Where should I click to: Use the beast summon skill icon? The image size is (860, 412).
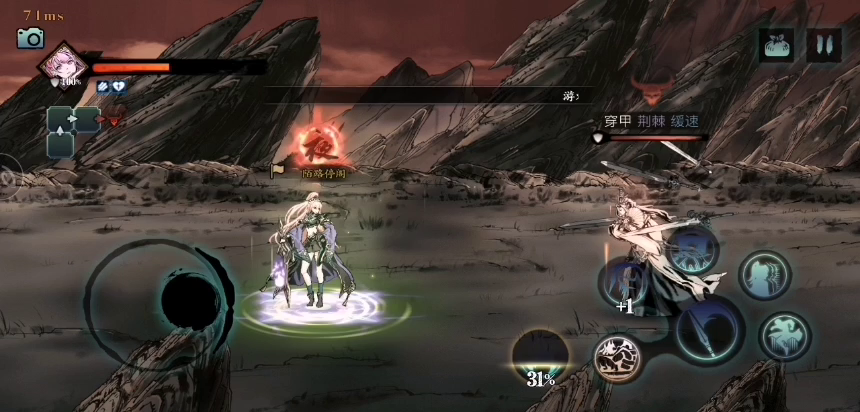619,357
